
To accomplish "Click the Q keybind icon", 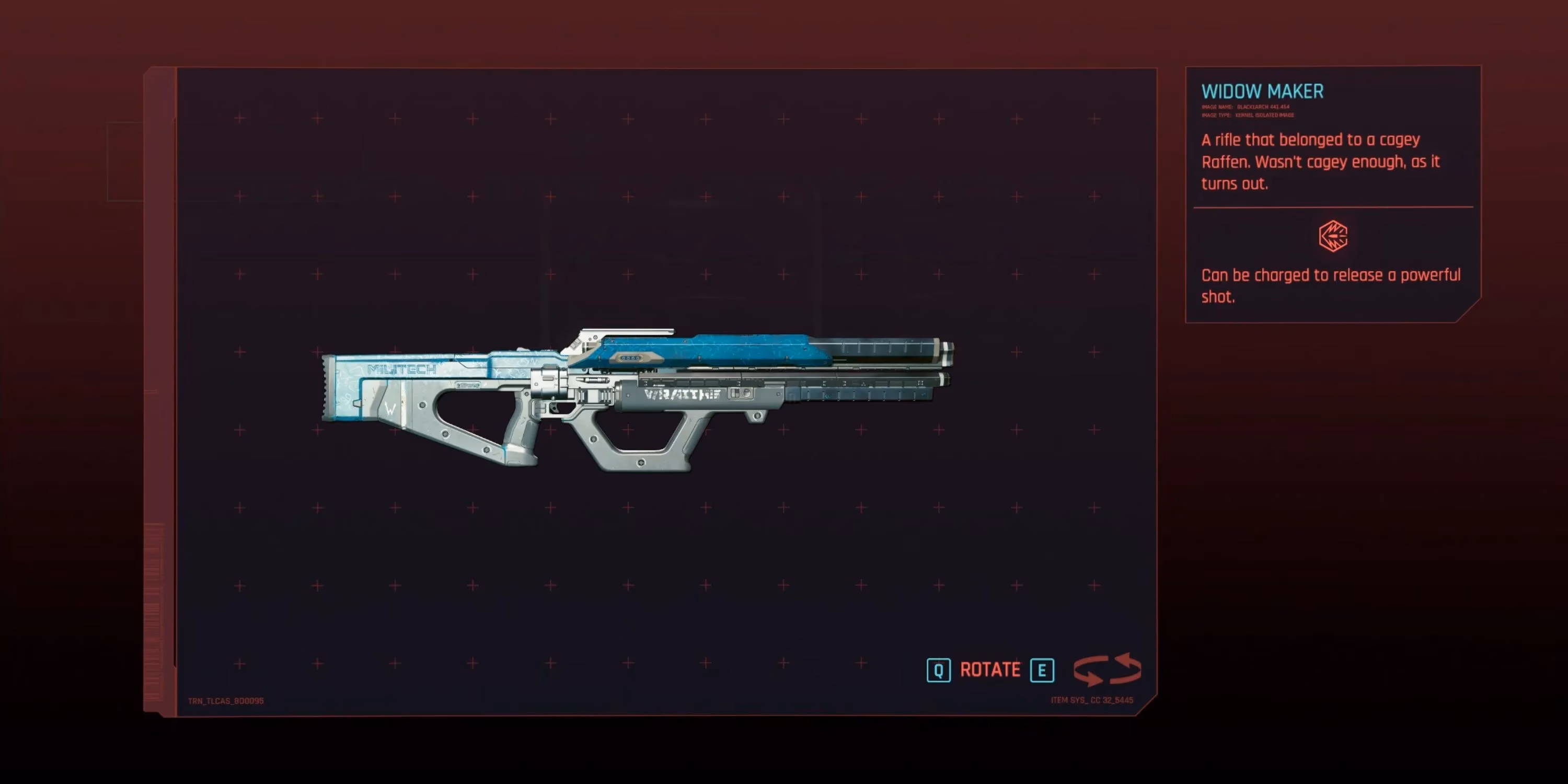I will [938, 670].
